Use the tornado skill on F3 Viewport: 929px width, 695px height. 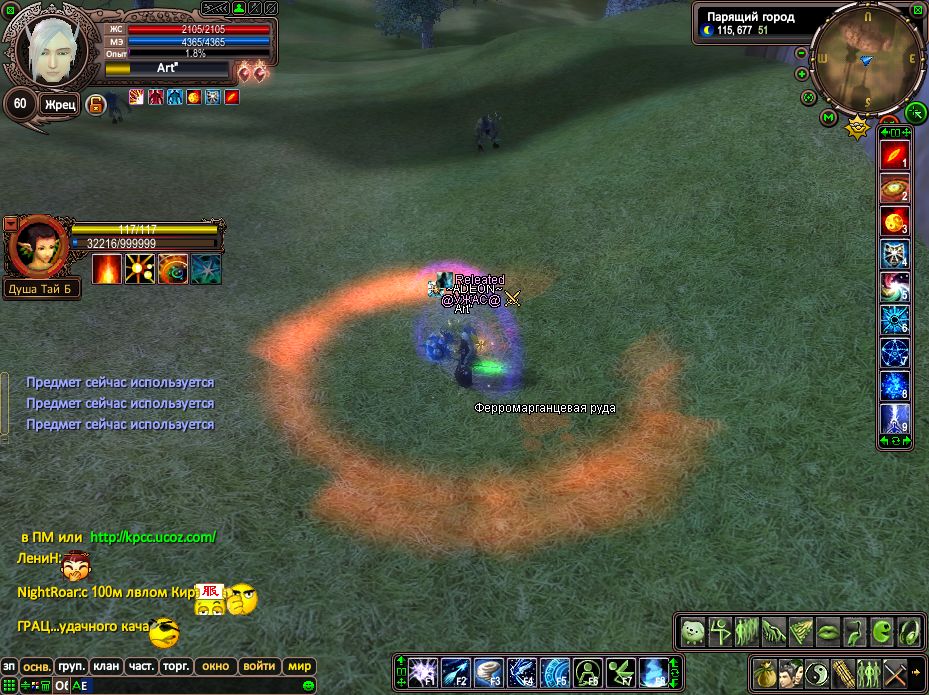coord(489,672)
